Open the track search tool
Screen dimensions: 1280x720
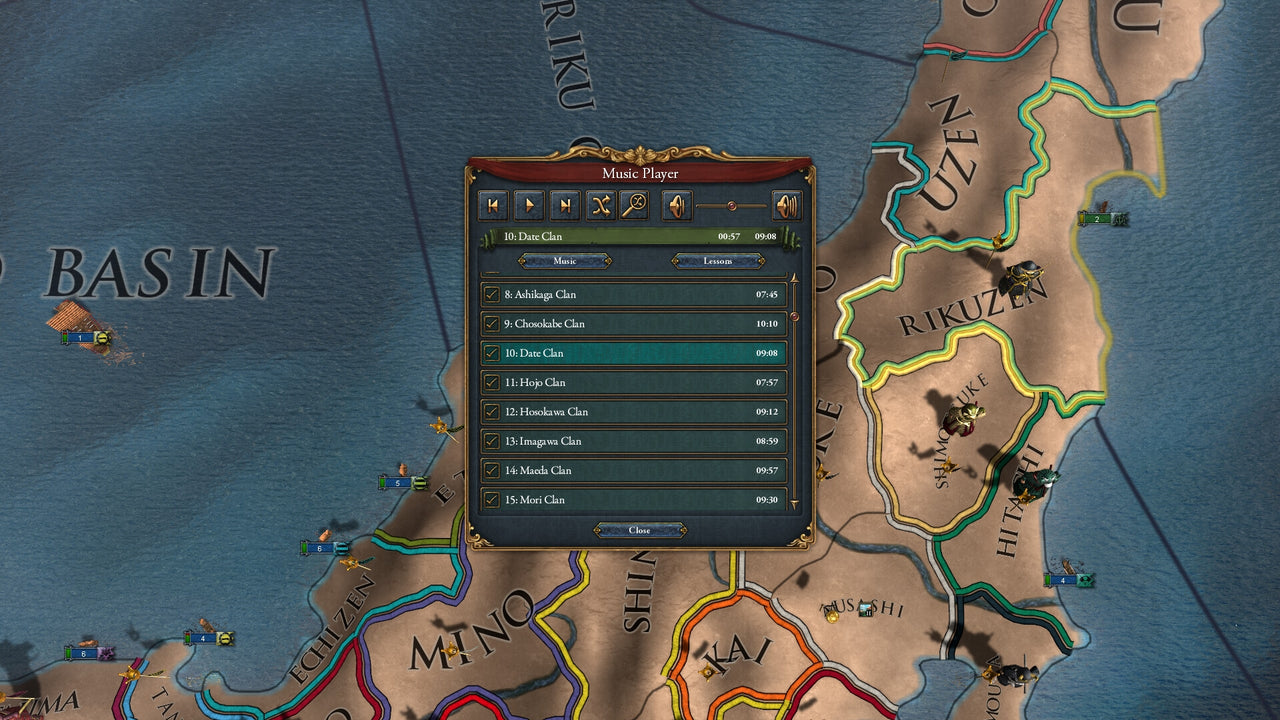tap(638, 206)
